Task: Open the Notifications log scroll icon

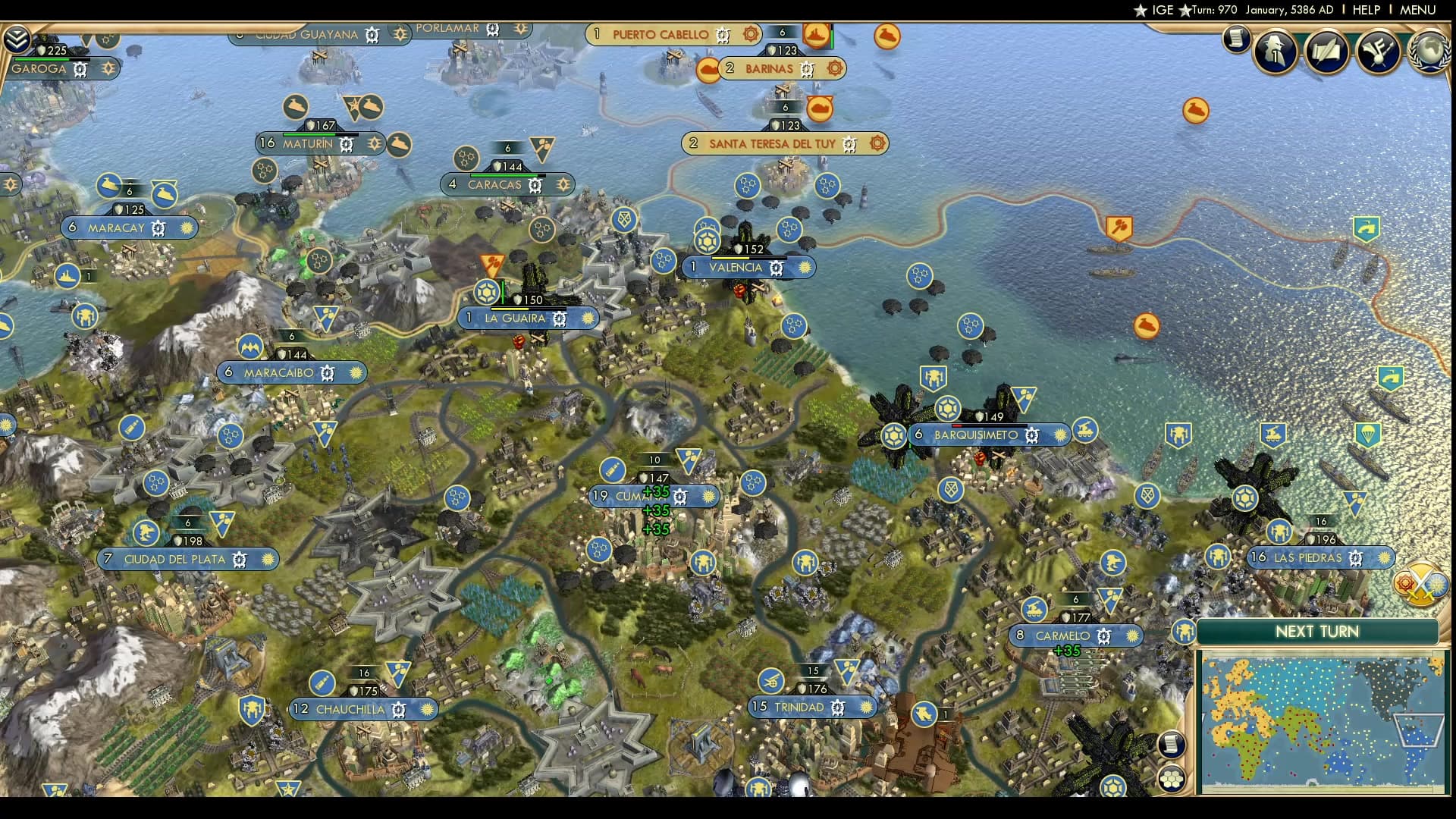Action: coord(1236,39)
